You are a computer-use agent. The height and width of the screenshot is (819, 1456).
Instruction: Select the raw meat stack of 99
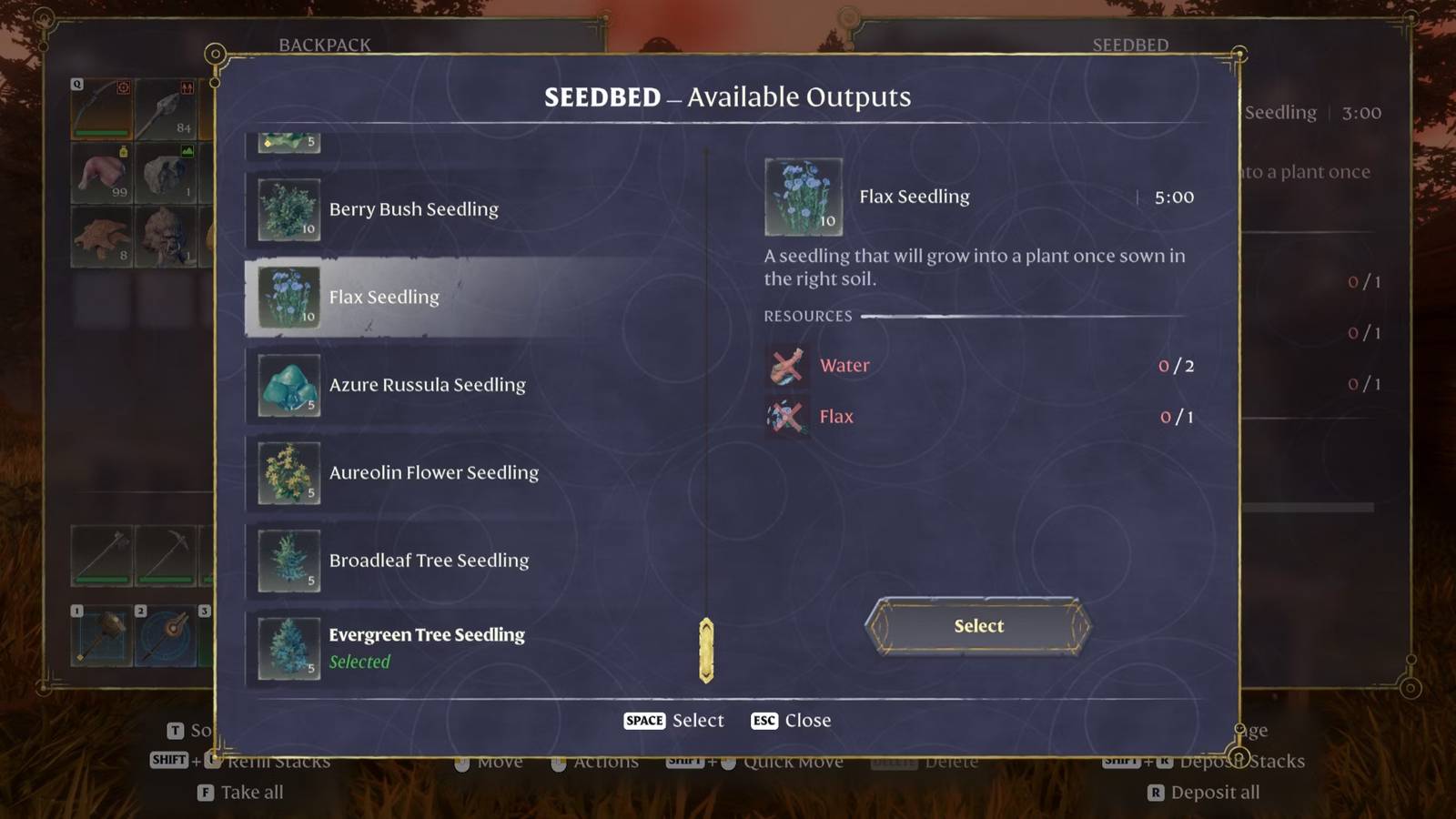click(100, 173)
